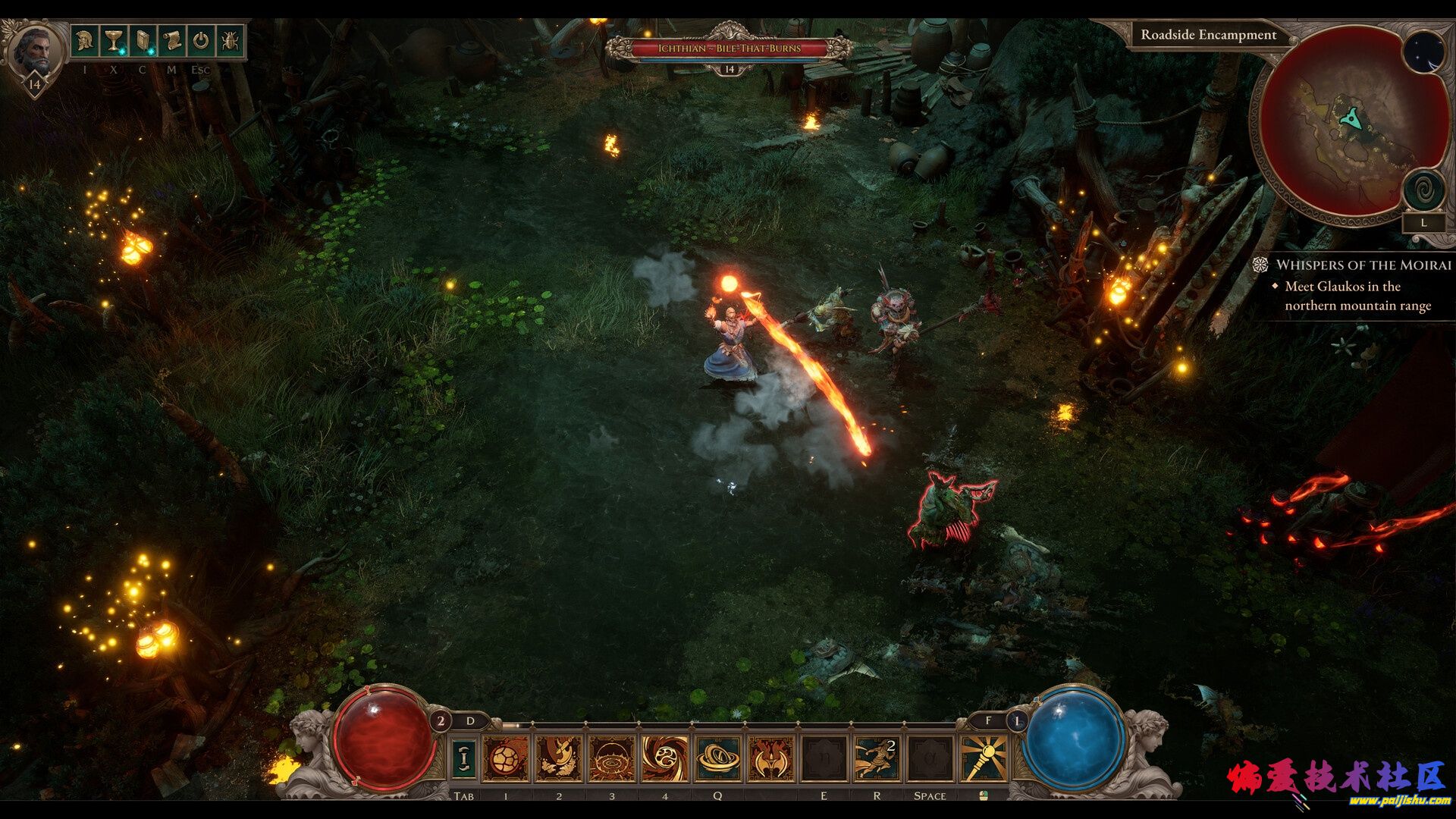
Task: Open the power button game menu
Action: (x=200, y=40)
